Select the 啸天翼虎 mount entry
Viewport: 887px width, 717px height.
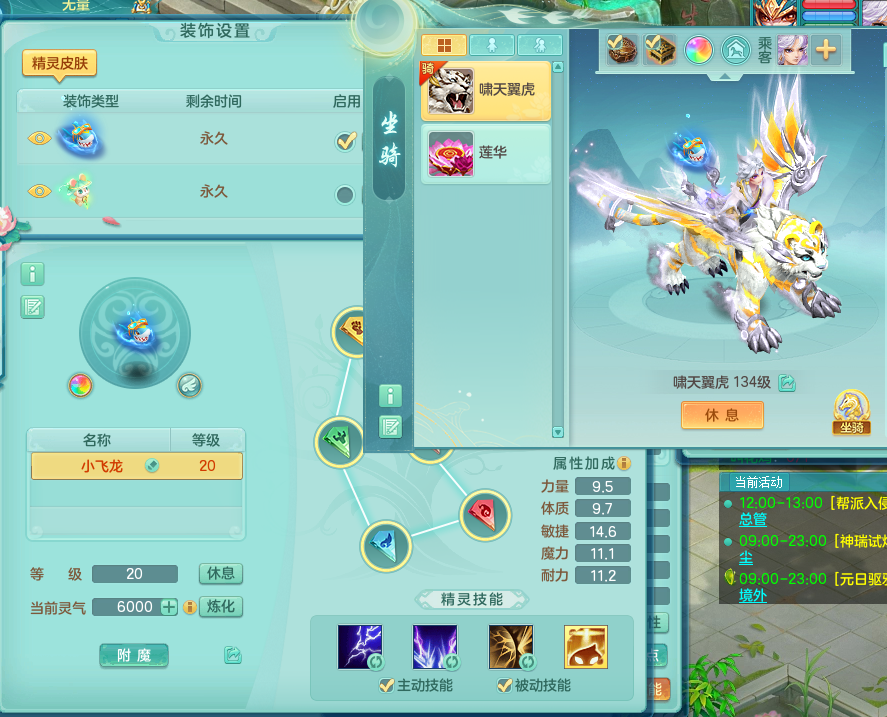(486, 91)
